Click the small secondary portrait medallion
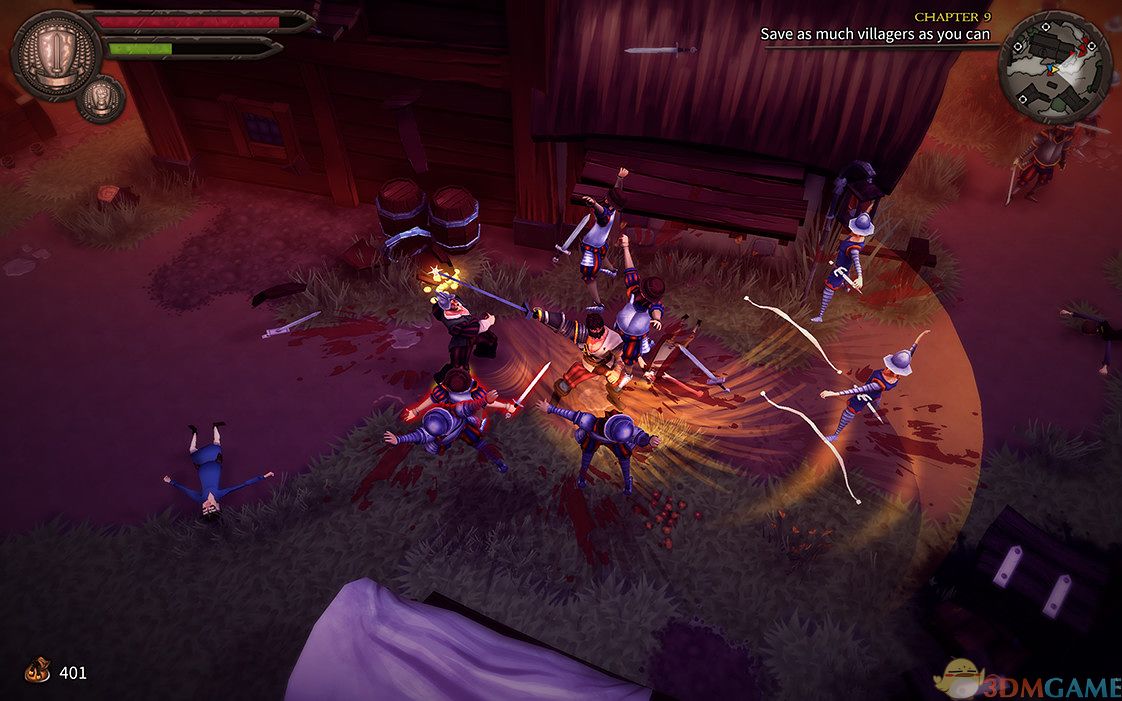 (101, 98)
